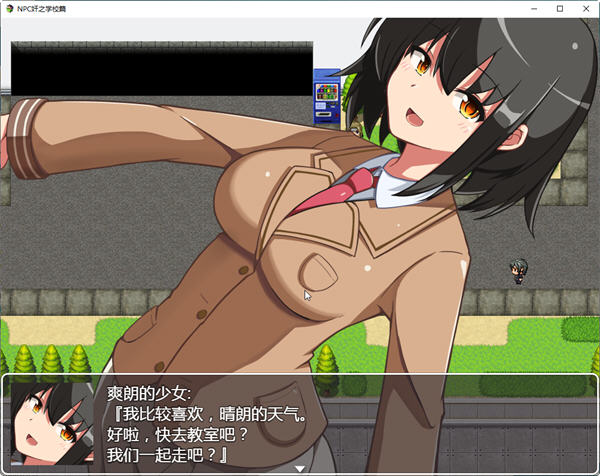Screen dimensions: 600x476
Task: Advance dialogue with the down arrow indicator
Action: pos(299,467)
